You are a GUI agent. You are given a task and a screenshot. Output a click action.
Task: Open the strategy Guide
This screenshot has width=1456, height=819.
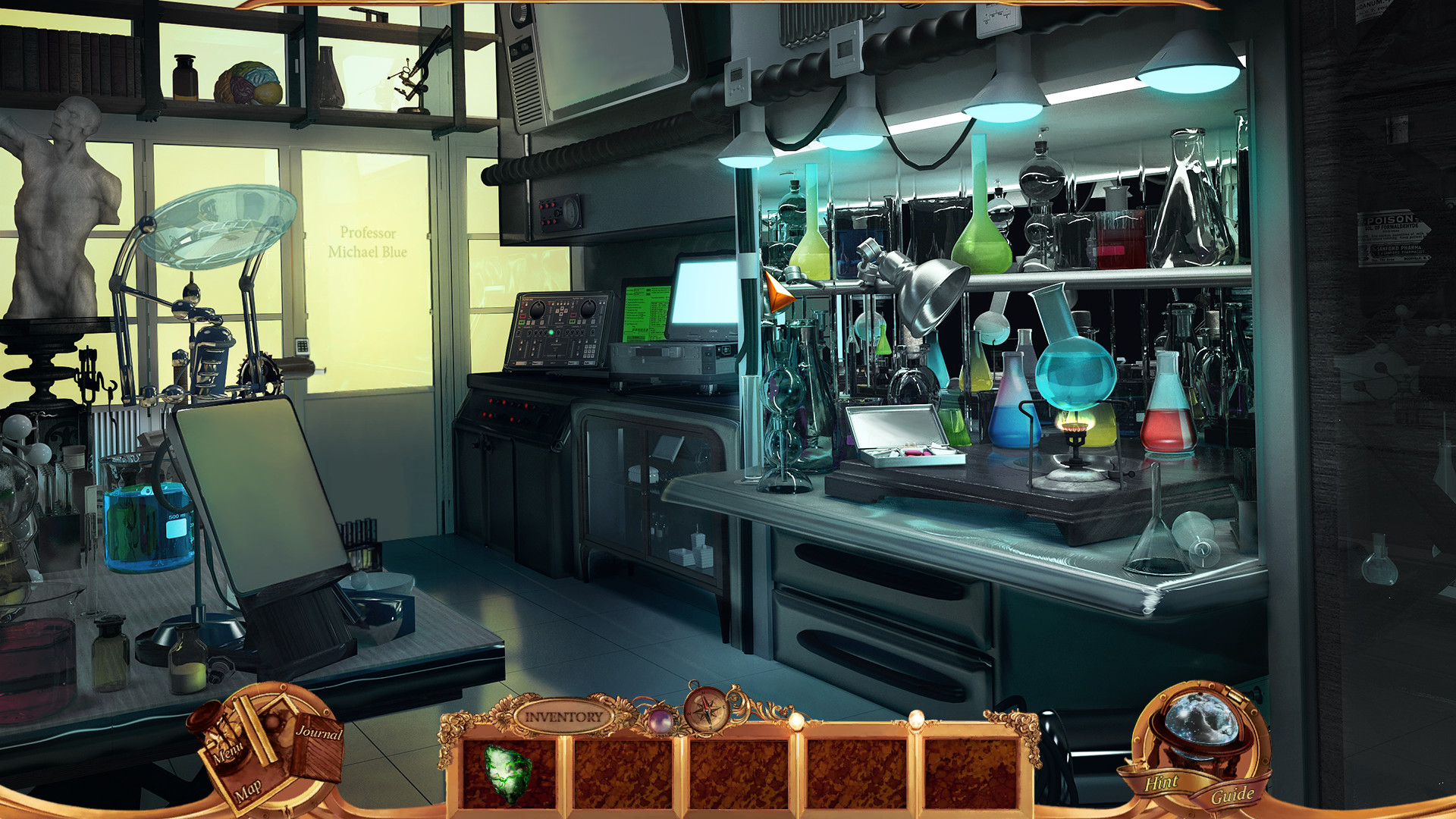click(1232, 795)
